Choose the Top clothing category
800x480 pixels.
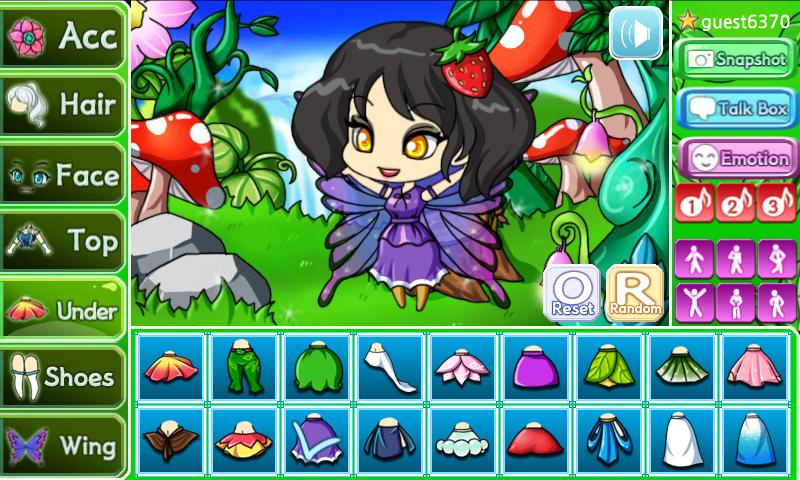point(62,241)
